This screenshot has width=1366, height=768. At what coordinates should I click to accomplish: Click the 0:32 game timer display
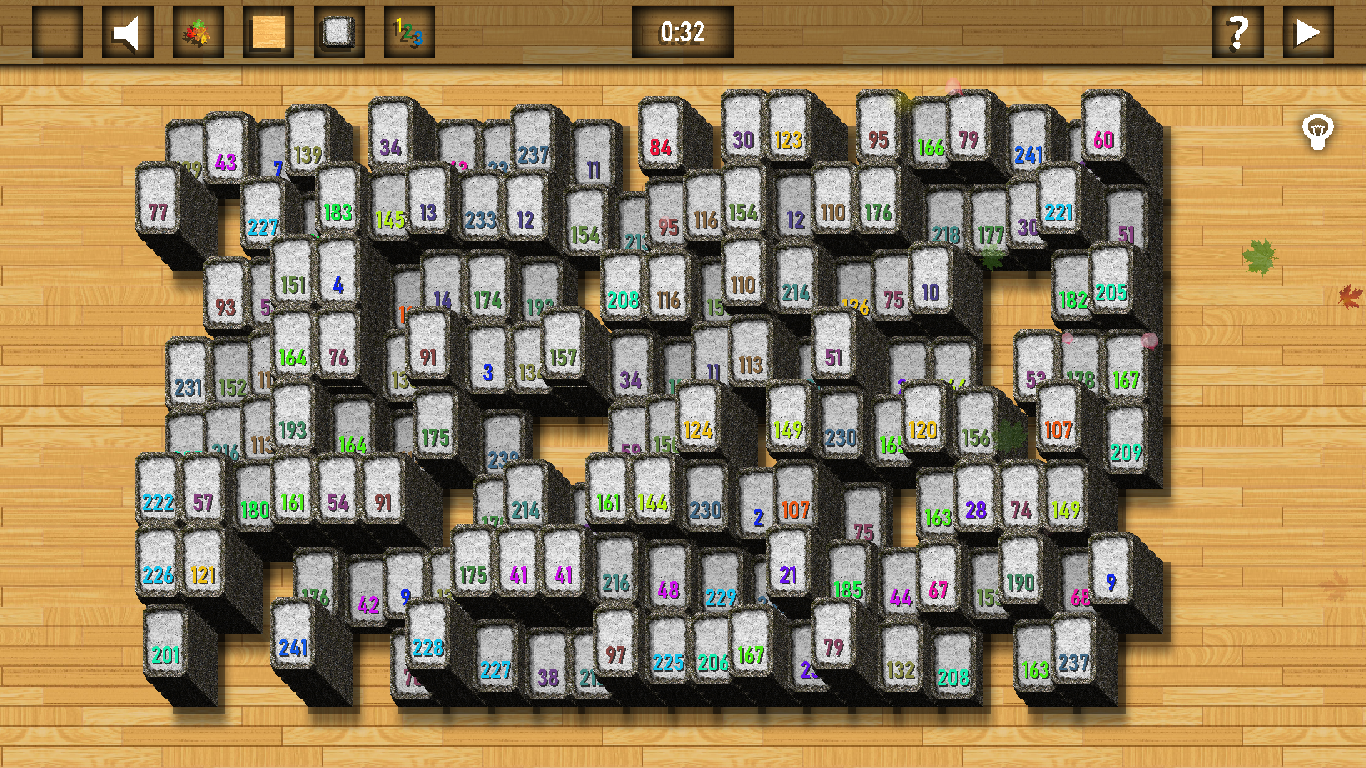click(x=682, y=31)
